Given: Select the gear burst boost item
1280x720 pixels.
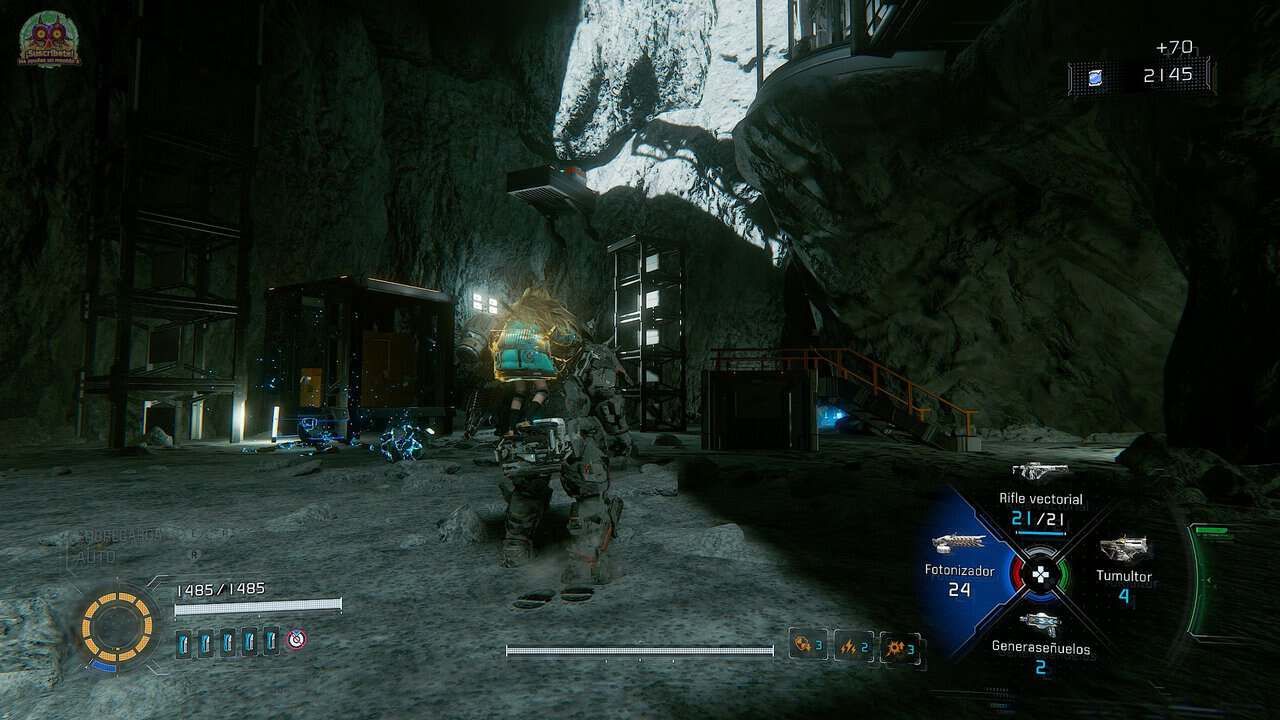Looking at the screenshot, I should 900,647.
